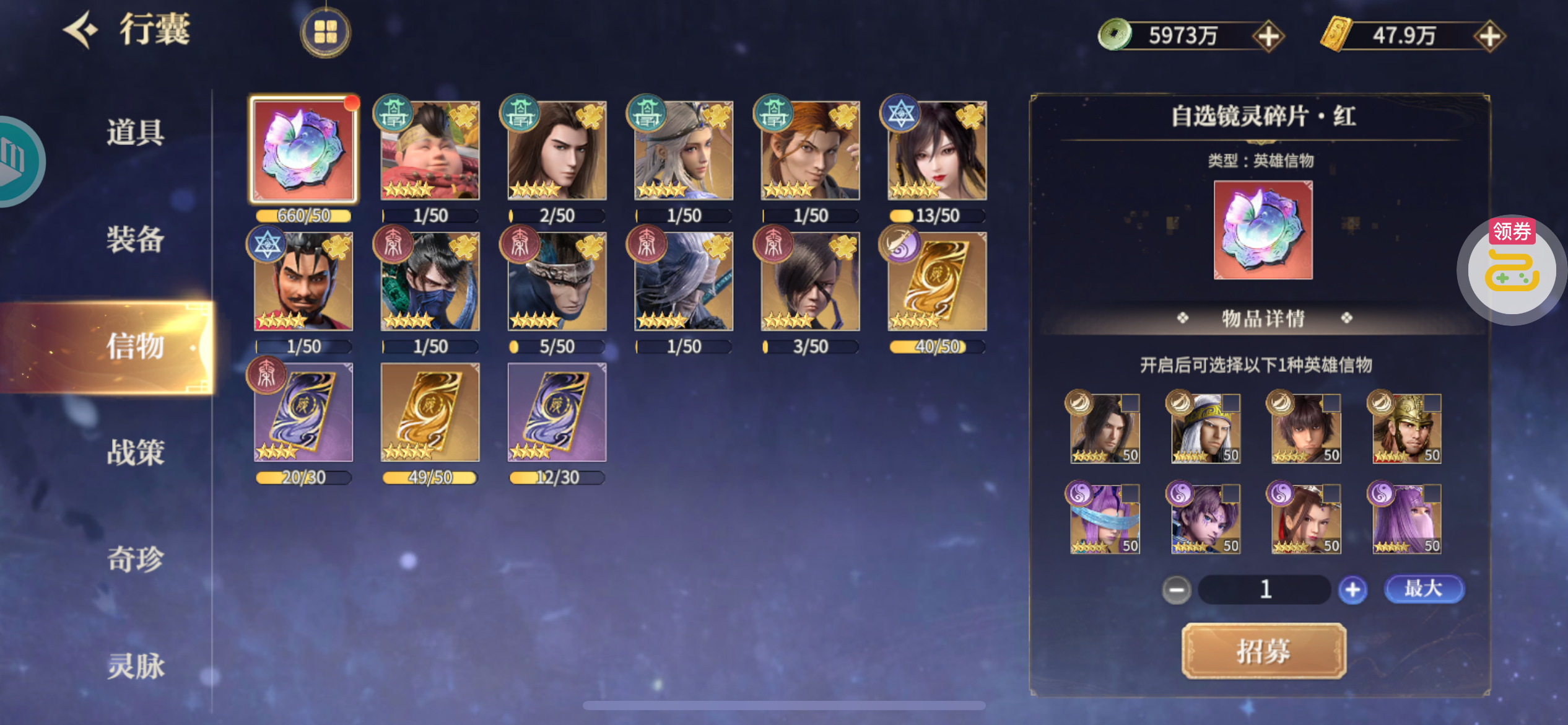This screenshot has height=725, width=1568.
Task: Add more gold ingots with the plus button
Action: click(1489, 36)
